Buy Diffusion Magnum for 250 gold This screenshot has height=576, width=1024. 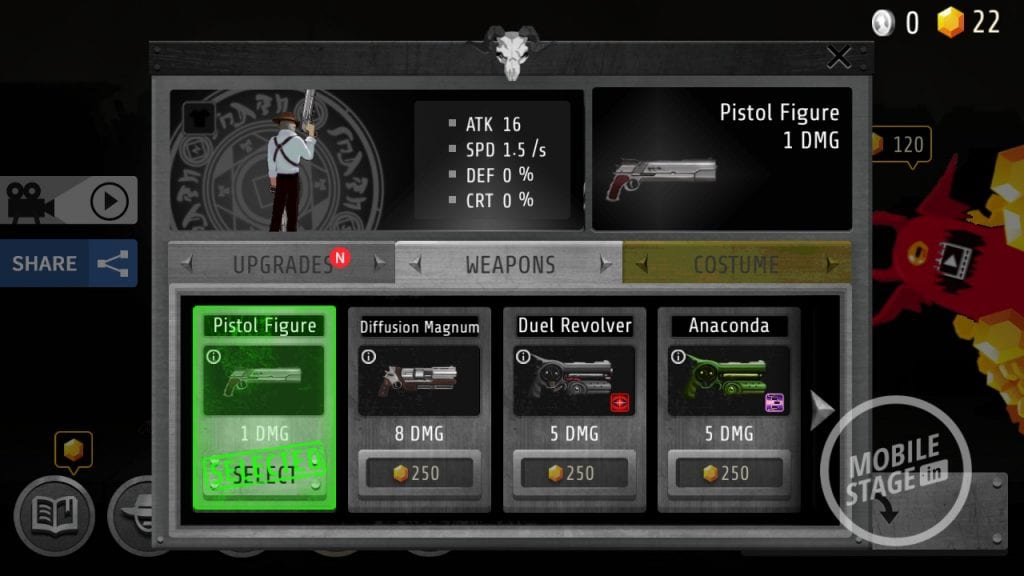pyautogui.click(x=419, y=473)
